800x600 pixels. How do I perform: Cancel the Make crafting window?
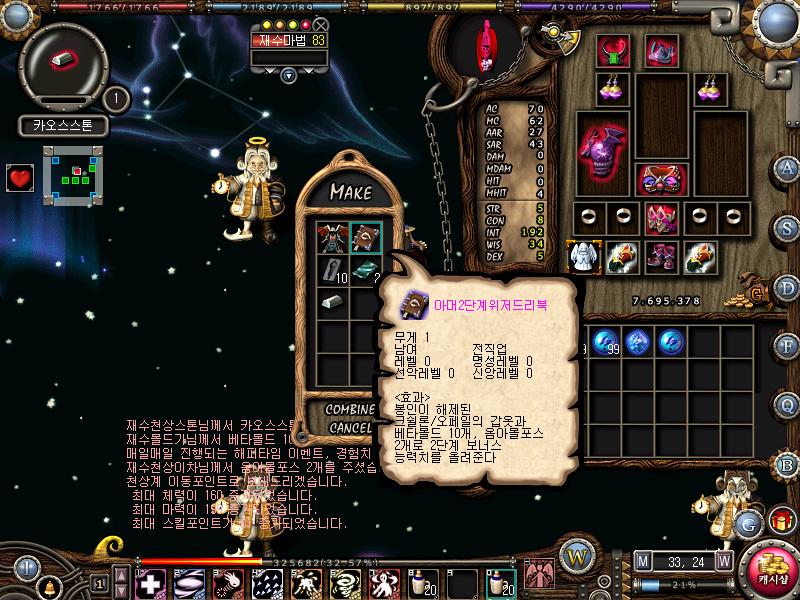point(350,428)
